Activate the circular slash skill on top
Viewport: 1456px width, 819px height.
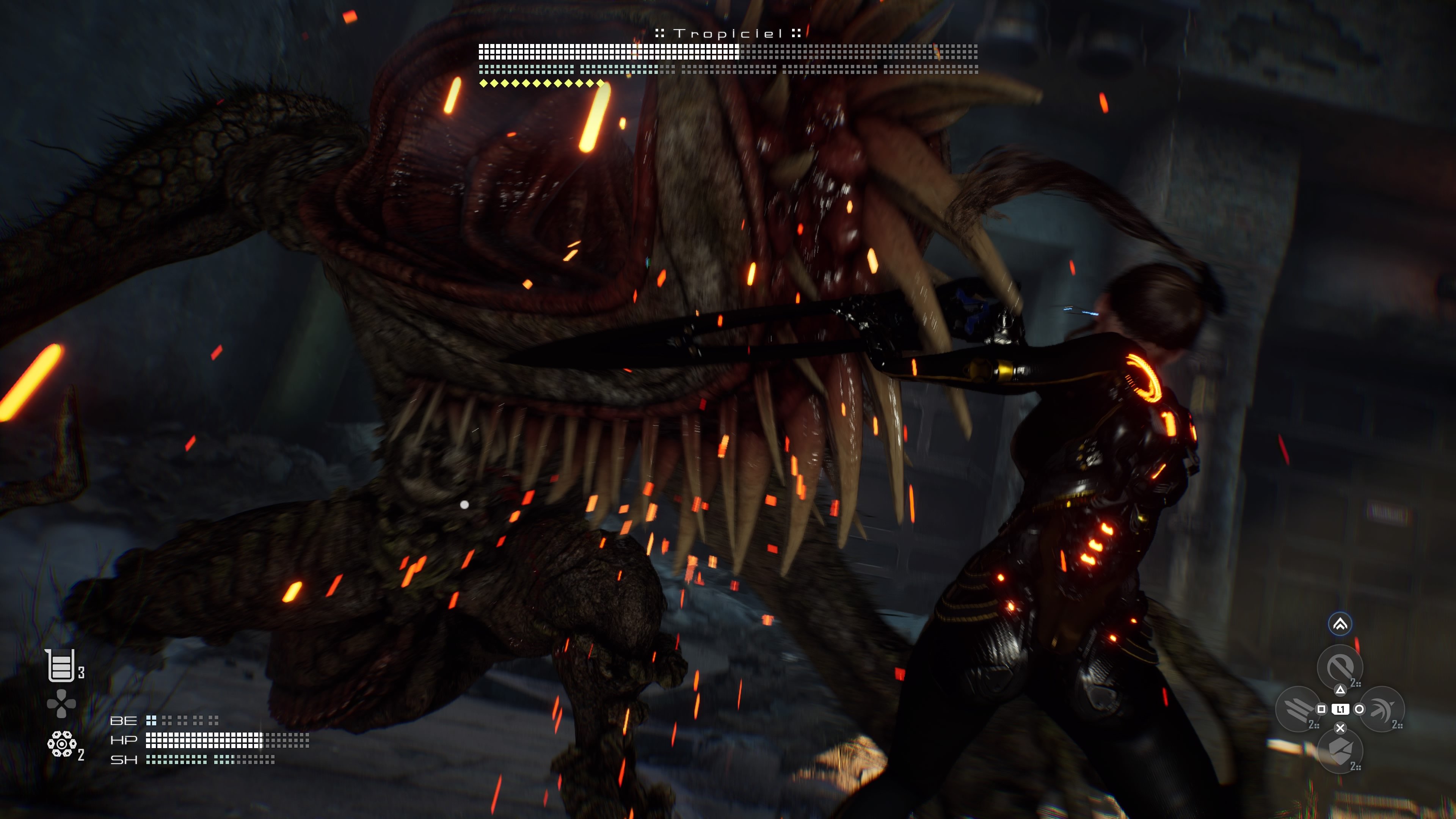(1340, 667)
